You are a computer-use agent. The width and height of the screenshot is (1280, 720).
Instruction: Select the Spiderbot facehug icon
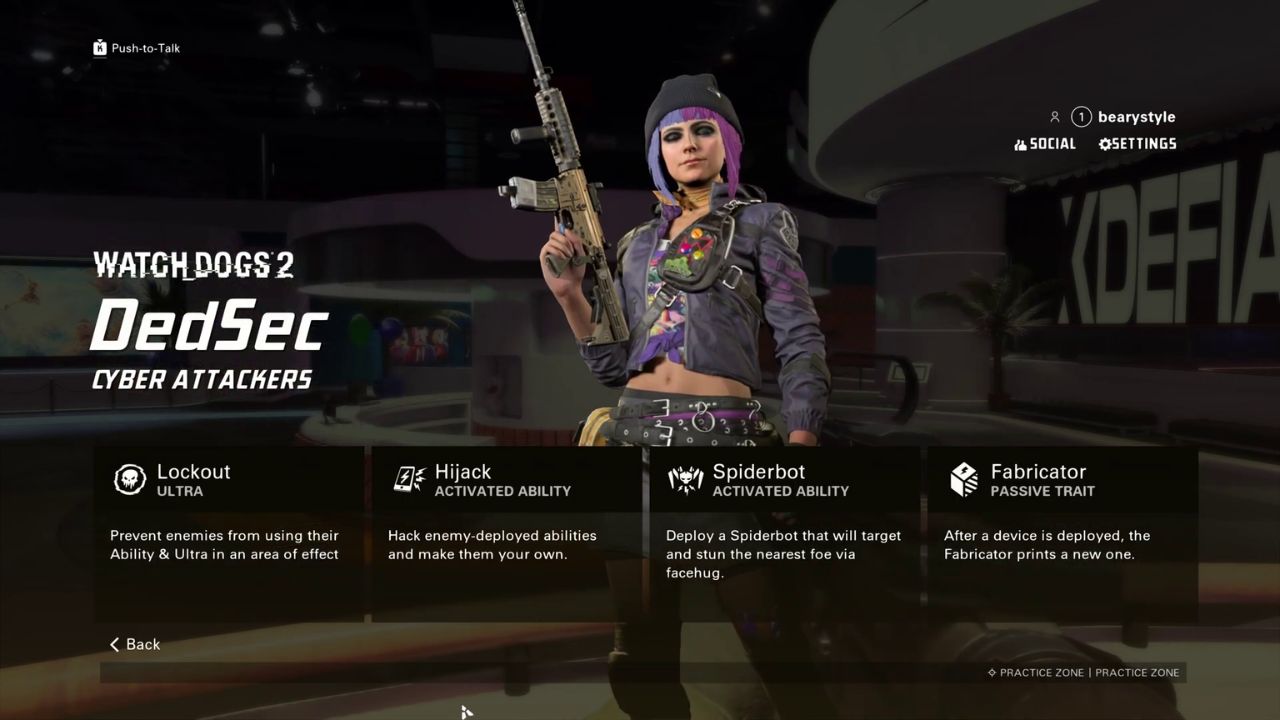point(685,480)
